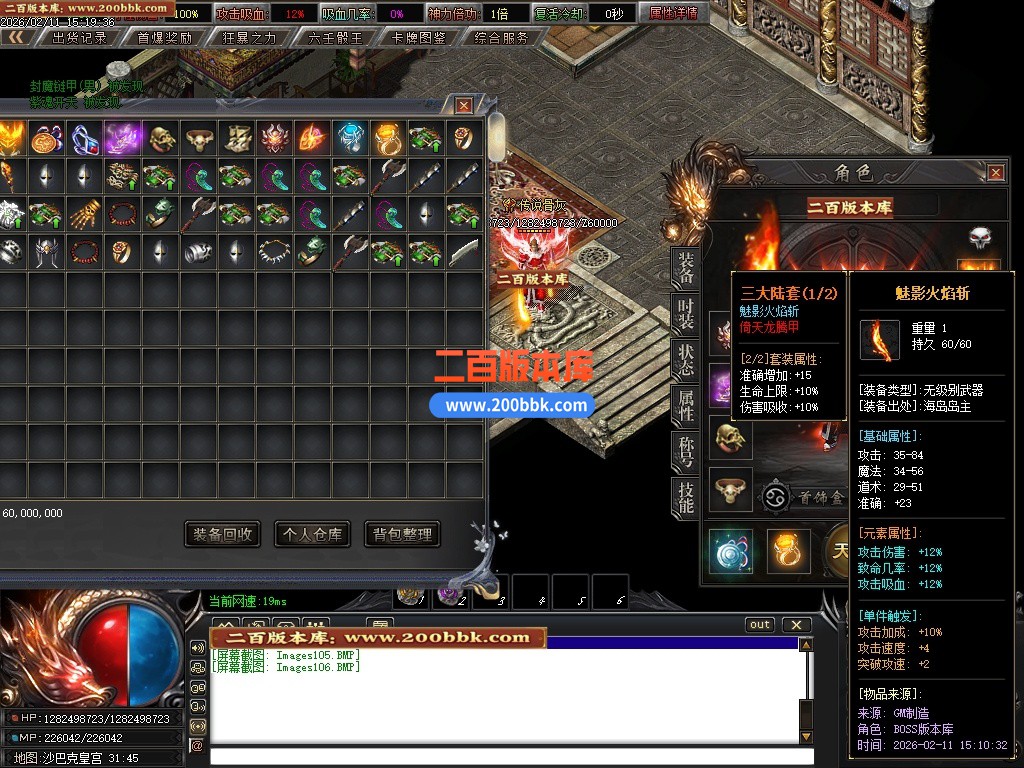Image resolution: width=1024 pixels, height=768 pixels.
Task: Sort the bag with 背包整理
Action: tap(402, 534)
